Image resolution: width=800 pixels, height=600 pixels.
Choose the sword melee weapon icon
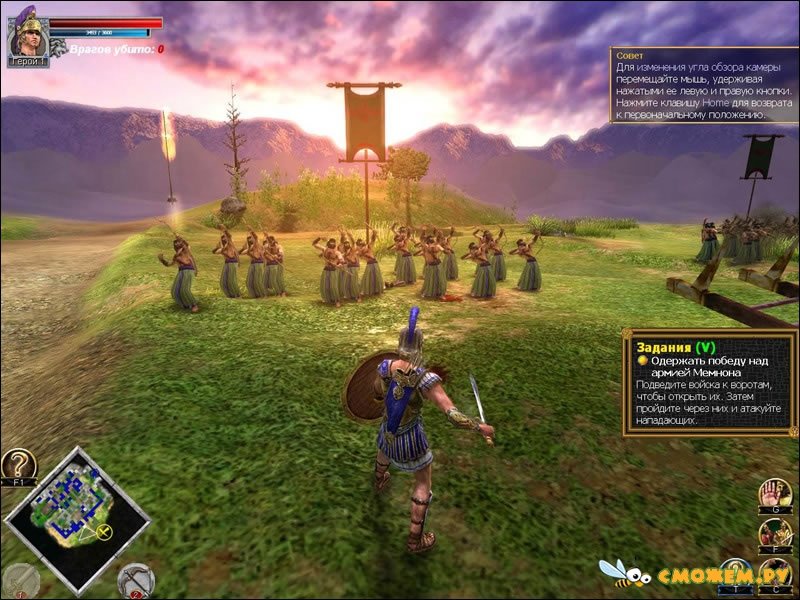[x=20, y=580]
